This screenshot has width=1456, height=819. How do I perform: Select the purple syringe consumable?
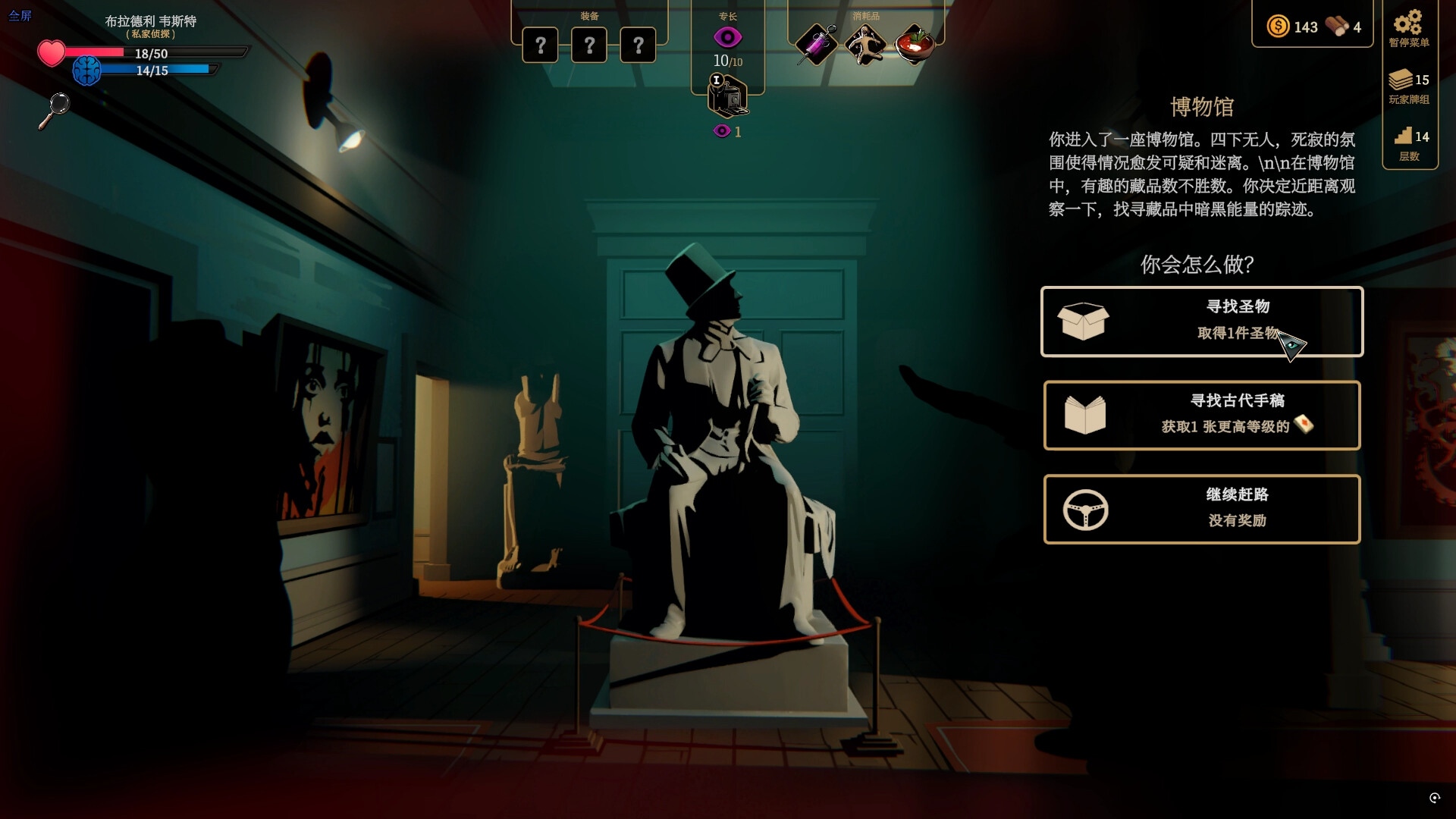[815, 44]
